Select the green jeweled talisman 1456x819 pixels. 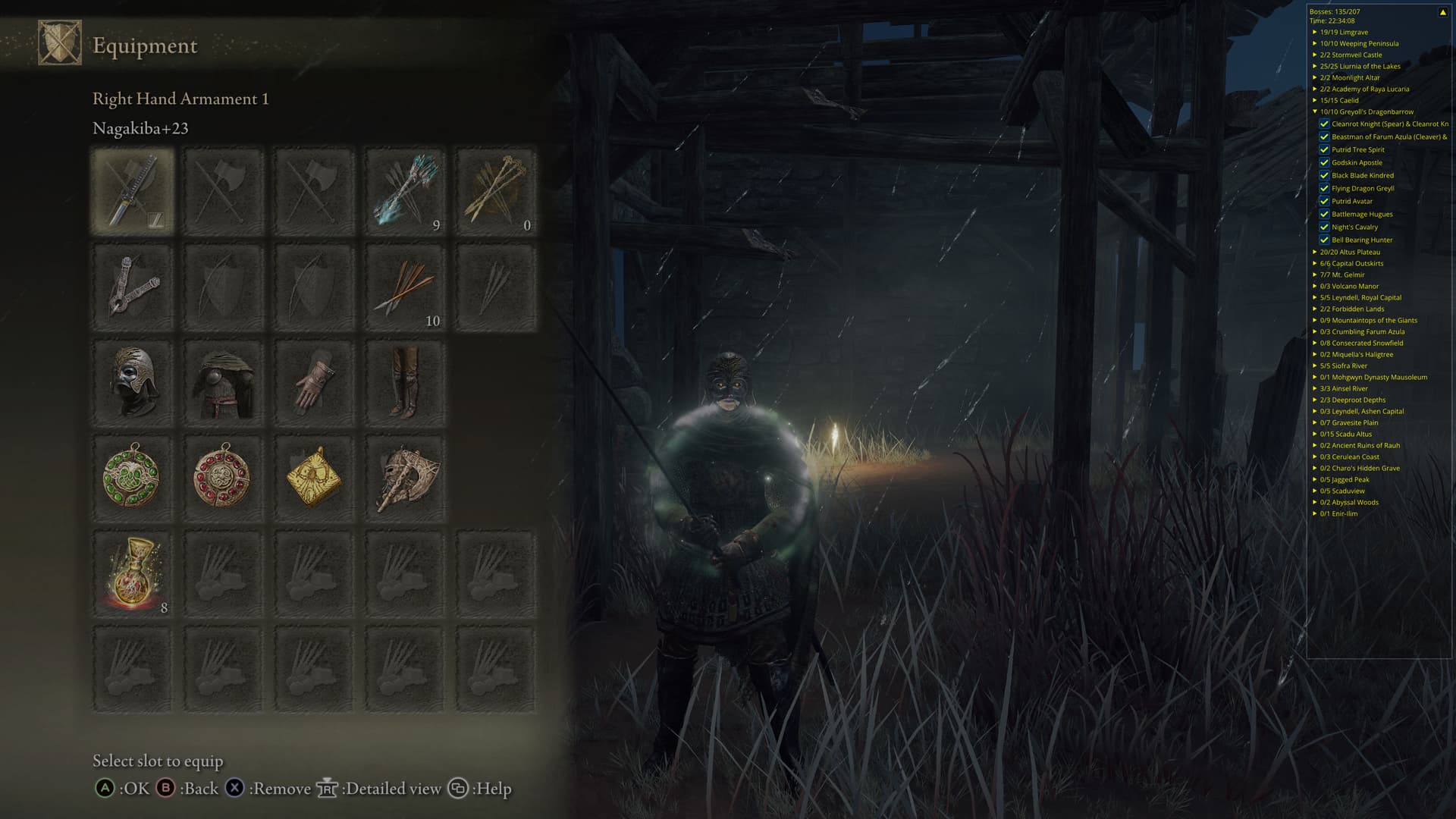coord(133,479)
